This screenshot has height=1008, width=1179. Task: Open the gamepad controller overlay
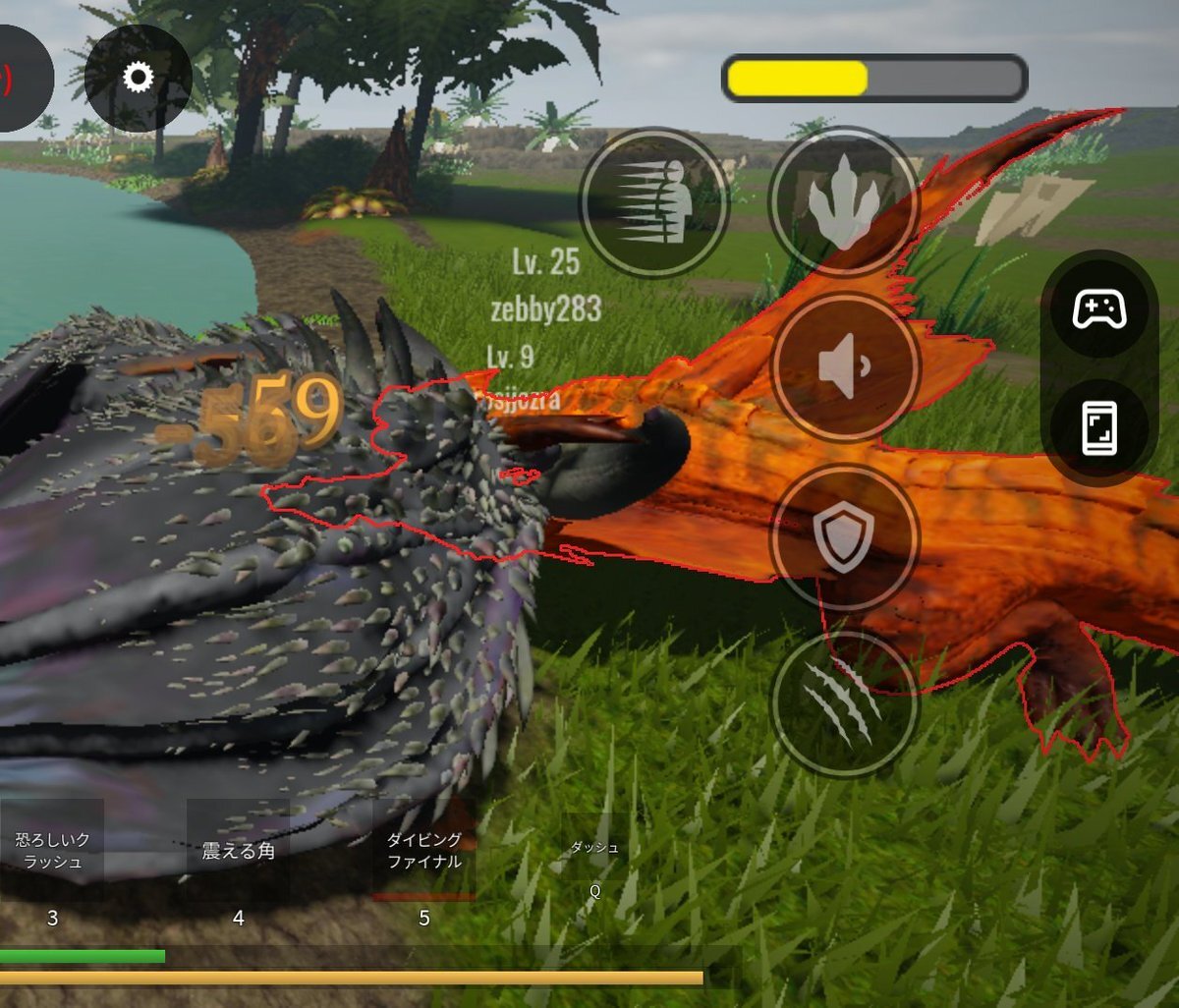(x=1099, y=310)
